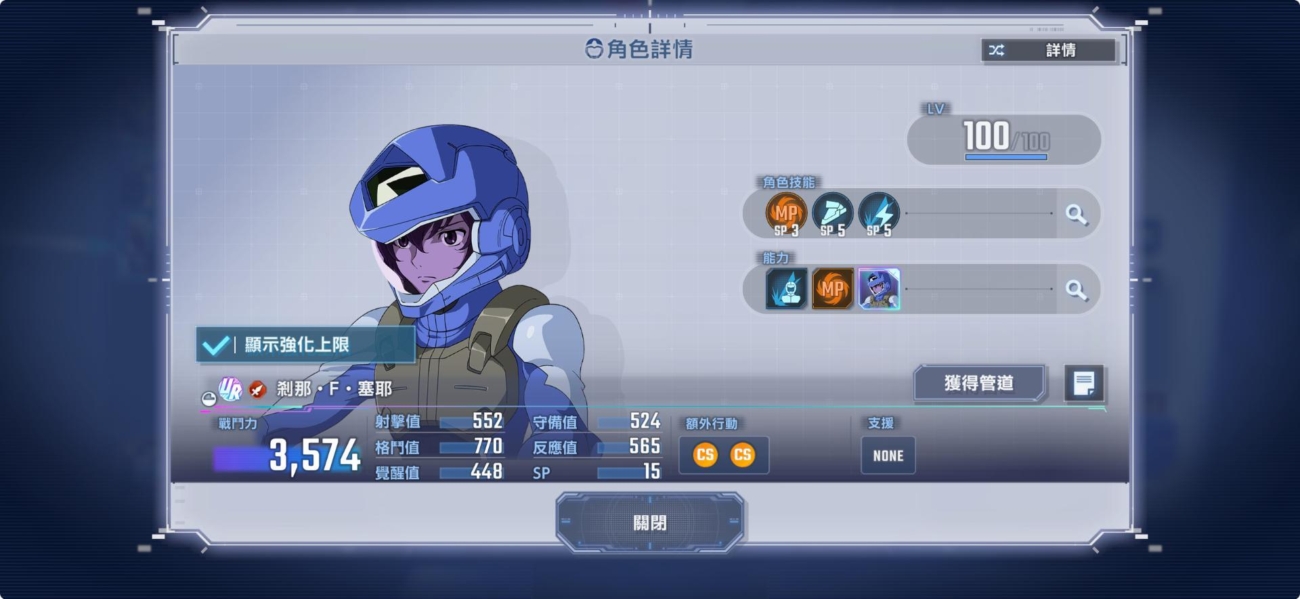The width and height of the screenshot is (1300, 599).
Task: Select the character portrait ability icon
Action: click(x=878, y=289)
